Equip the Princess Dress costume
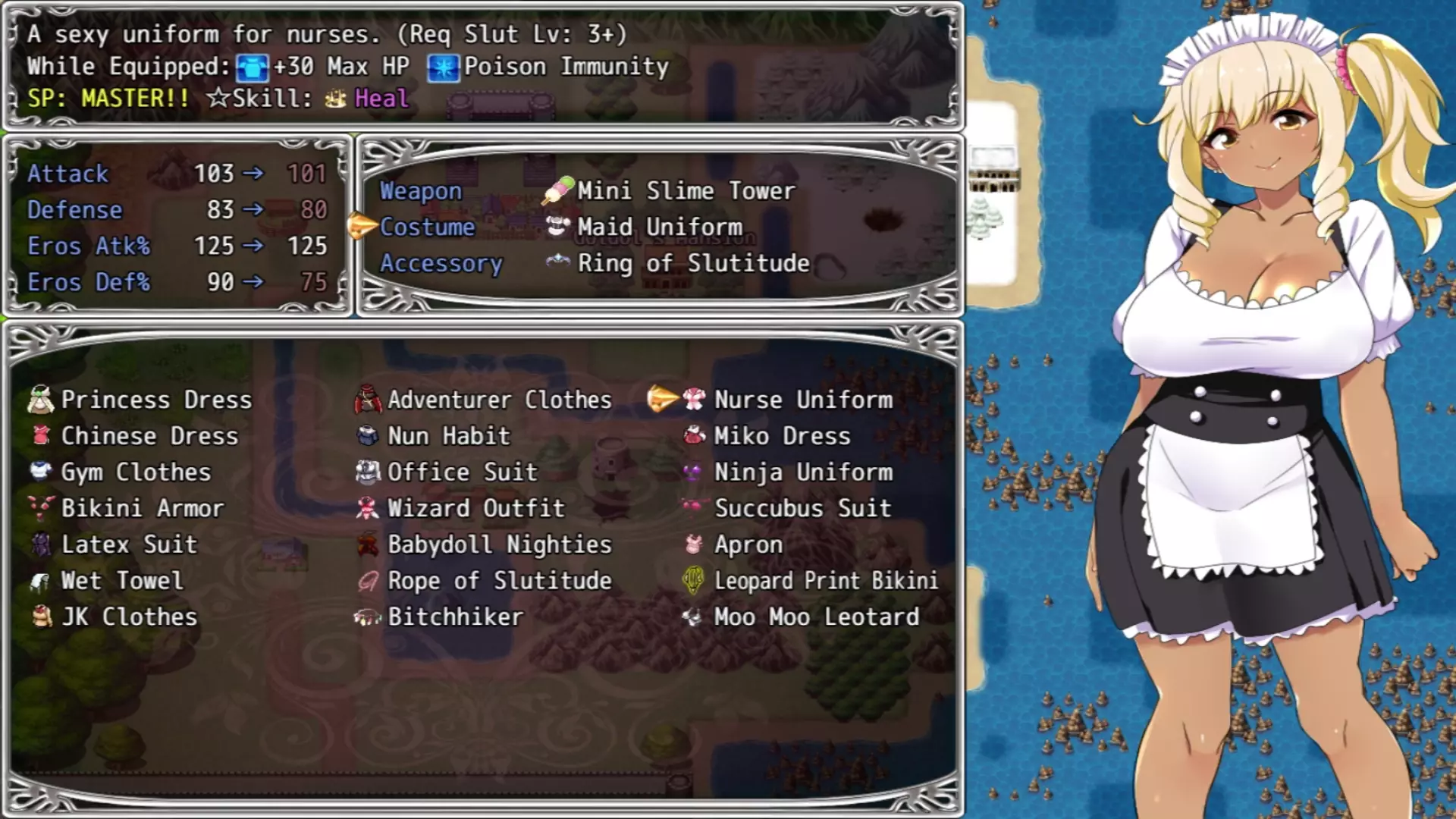 (x=155, y=400)
